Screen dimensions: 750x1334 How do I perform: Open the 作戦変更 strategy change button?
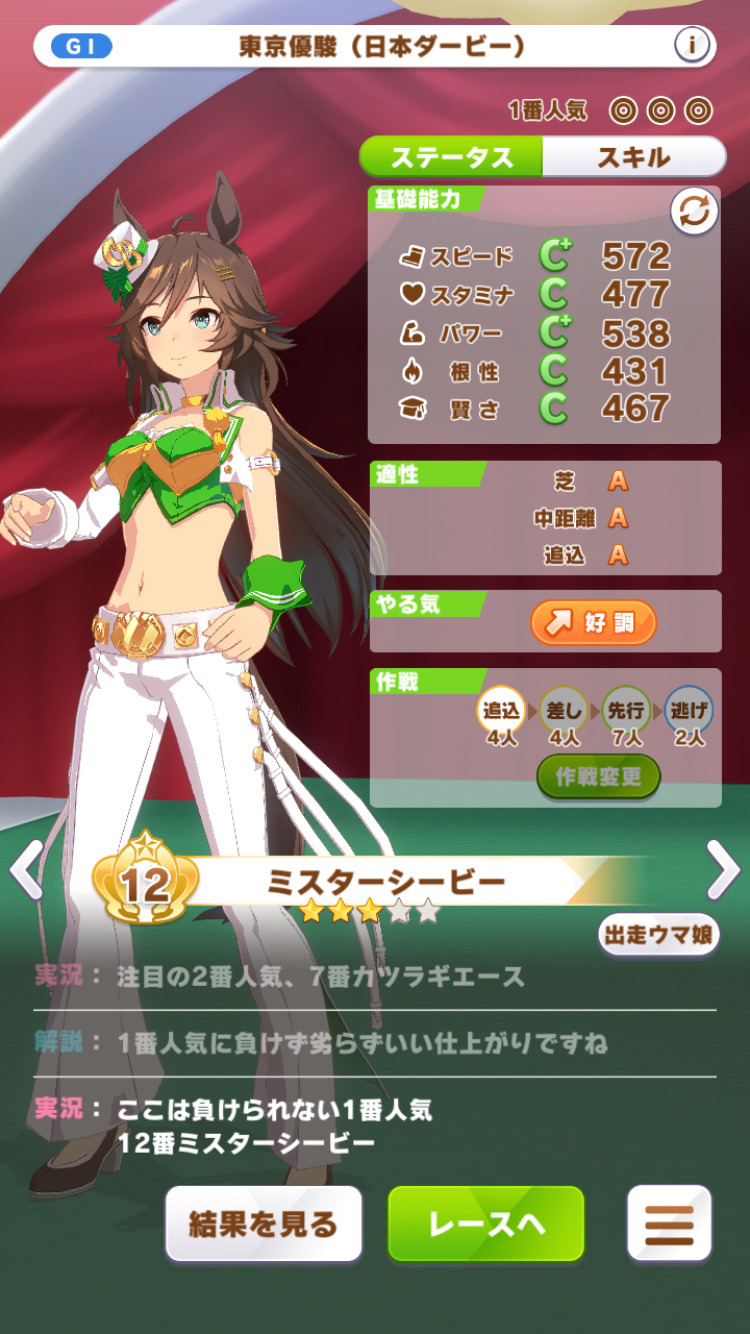[x=598, y=777]
